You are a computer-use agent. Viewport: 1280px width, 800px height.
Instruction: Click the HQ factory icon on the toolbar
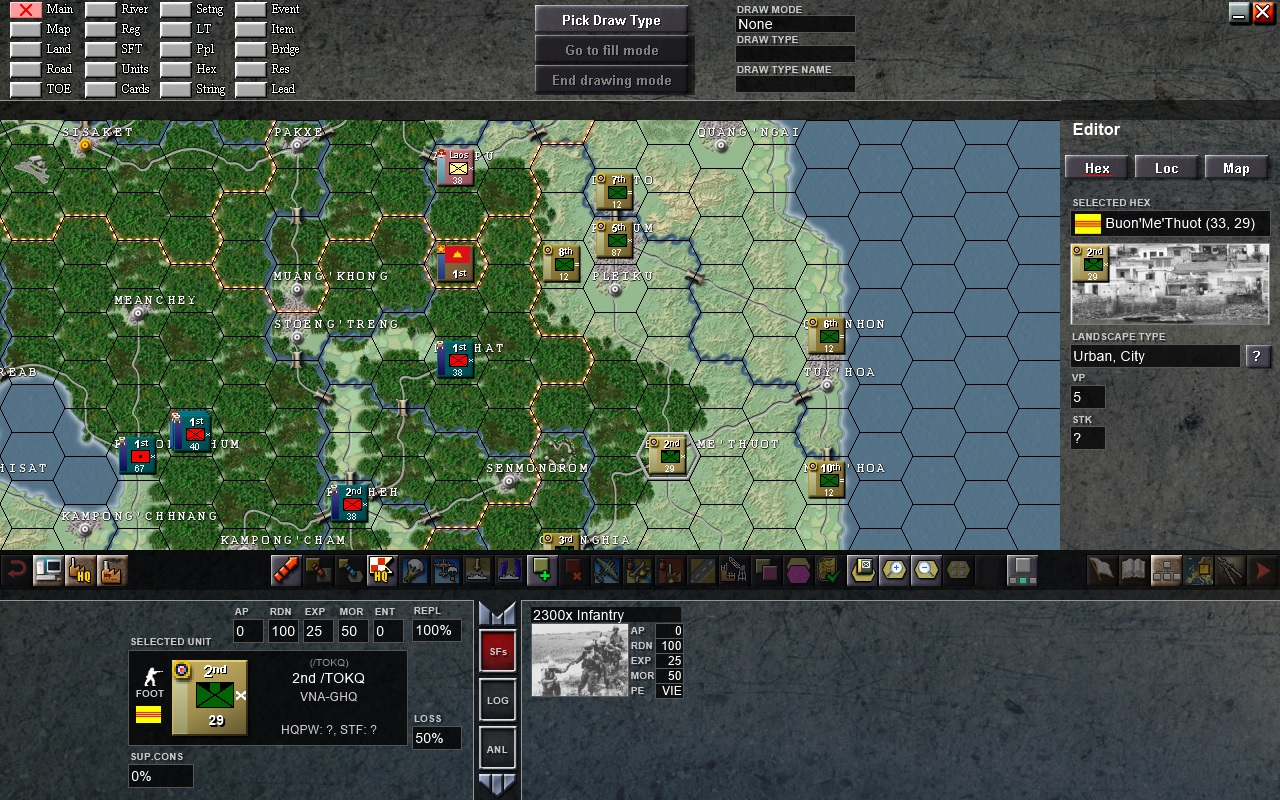tap(80, 570)
